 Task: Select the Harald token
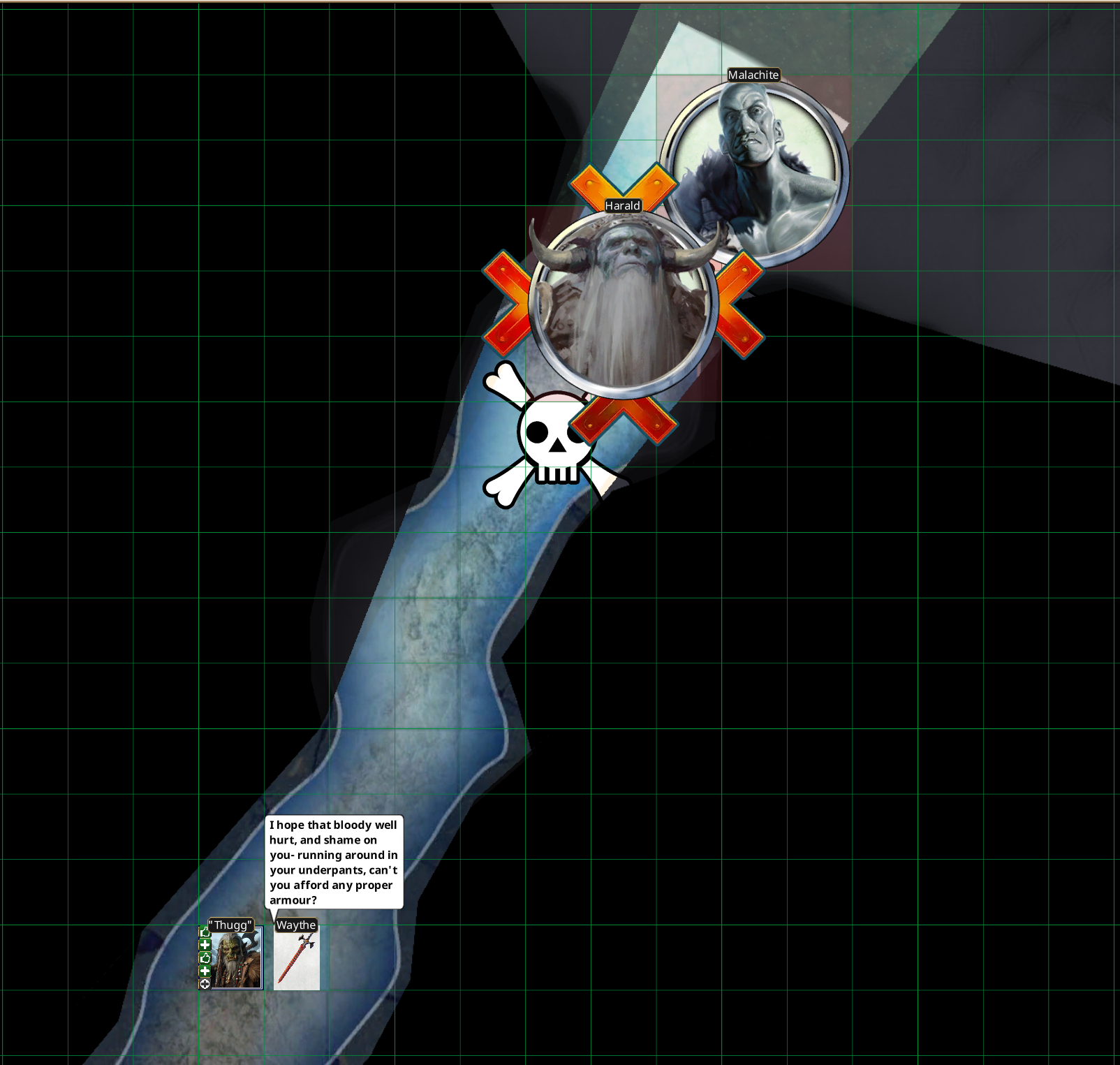click(x=624, y=305)
